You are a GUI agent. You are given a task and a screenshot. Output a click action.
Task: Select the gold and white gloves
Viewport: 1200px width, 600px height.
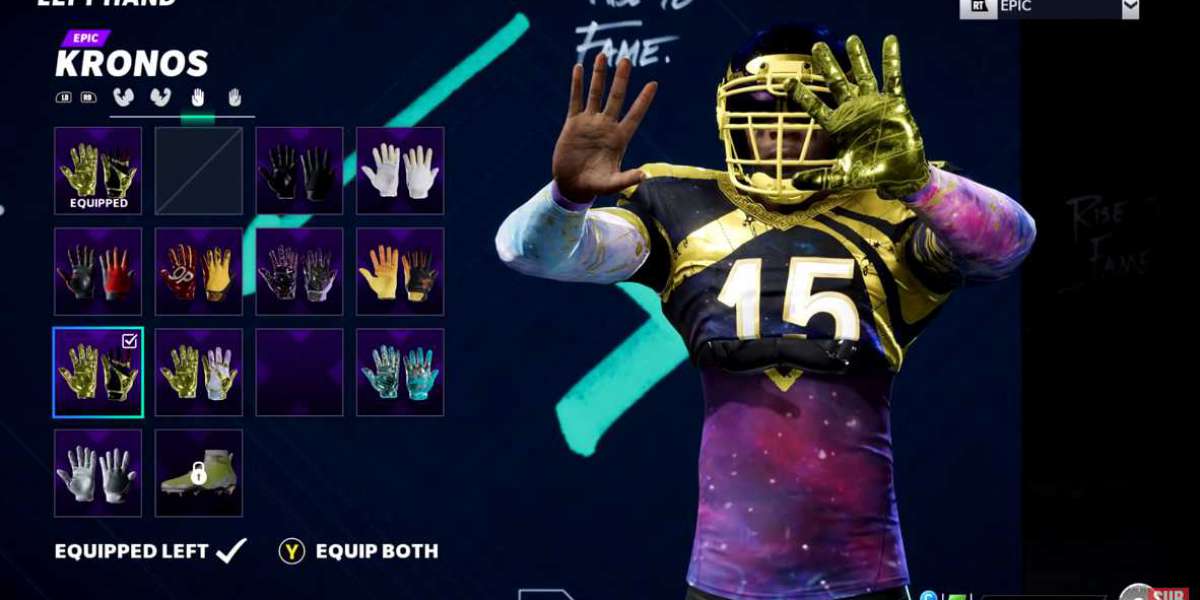[199, 372]
